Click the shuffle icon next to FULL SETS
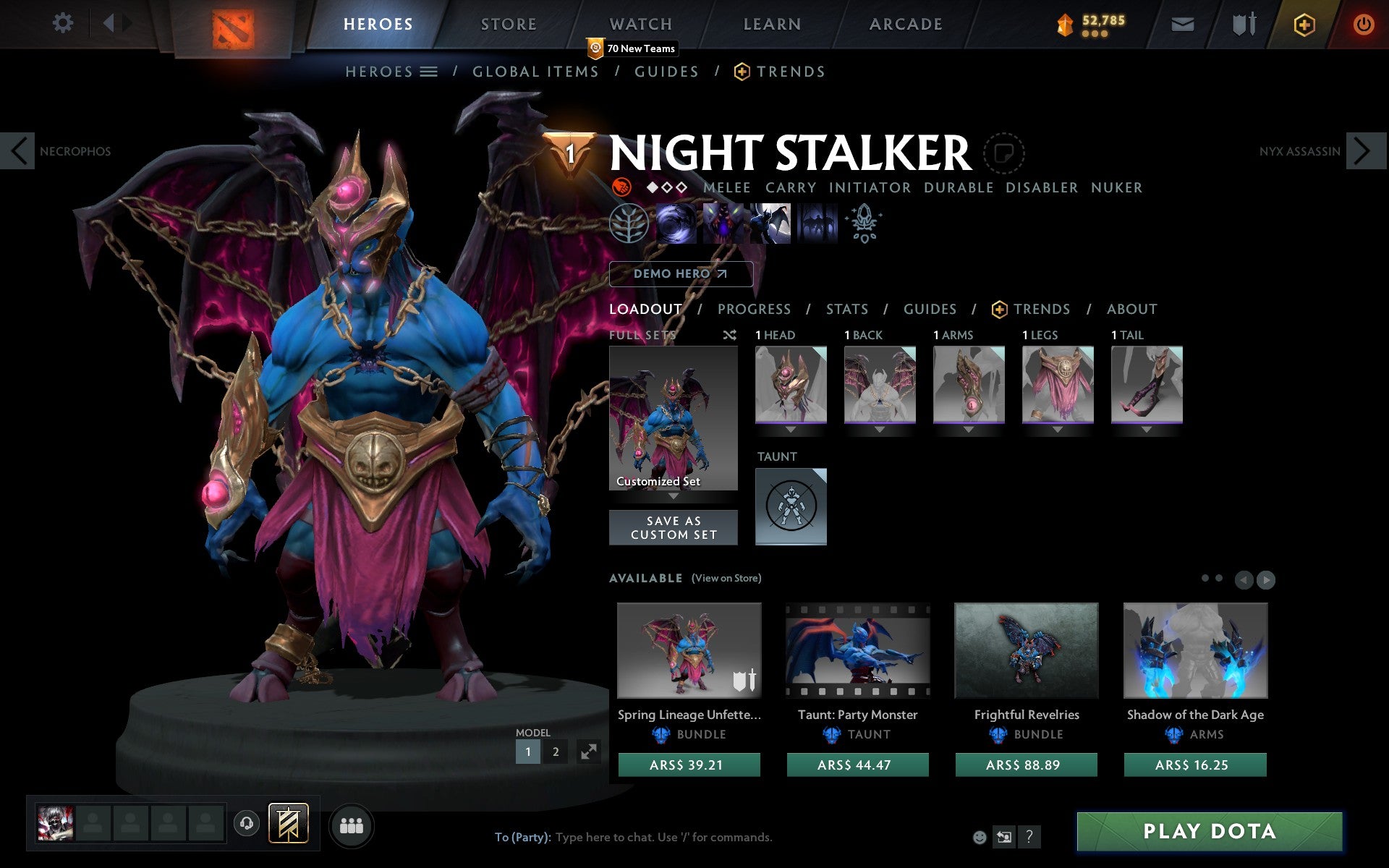Screen dimensions: 1389x868 (729, 335)
